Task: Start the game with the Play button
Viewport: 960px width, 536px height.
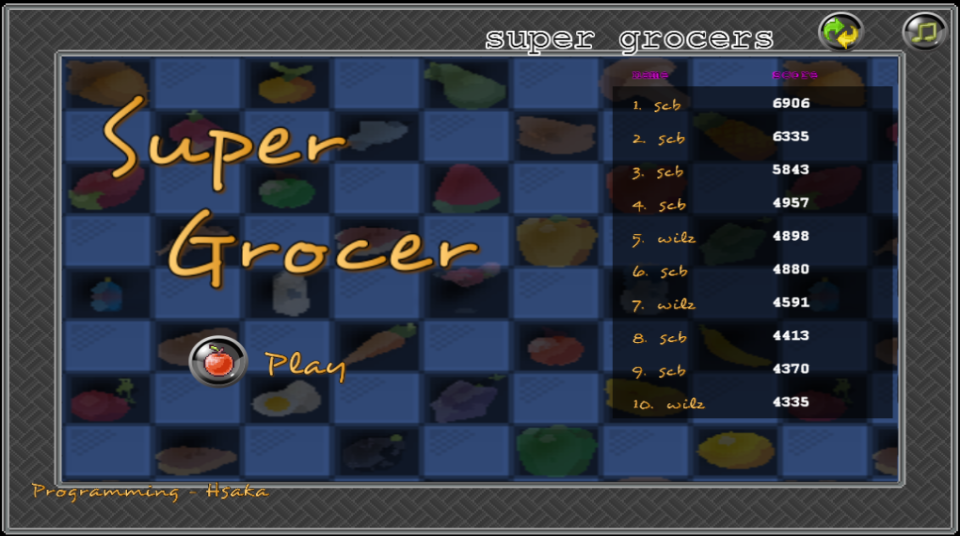Action: tap(219, 361)
